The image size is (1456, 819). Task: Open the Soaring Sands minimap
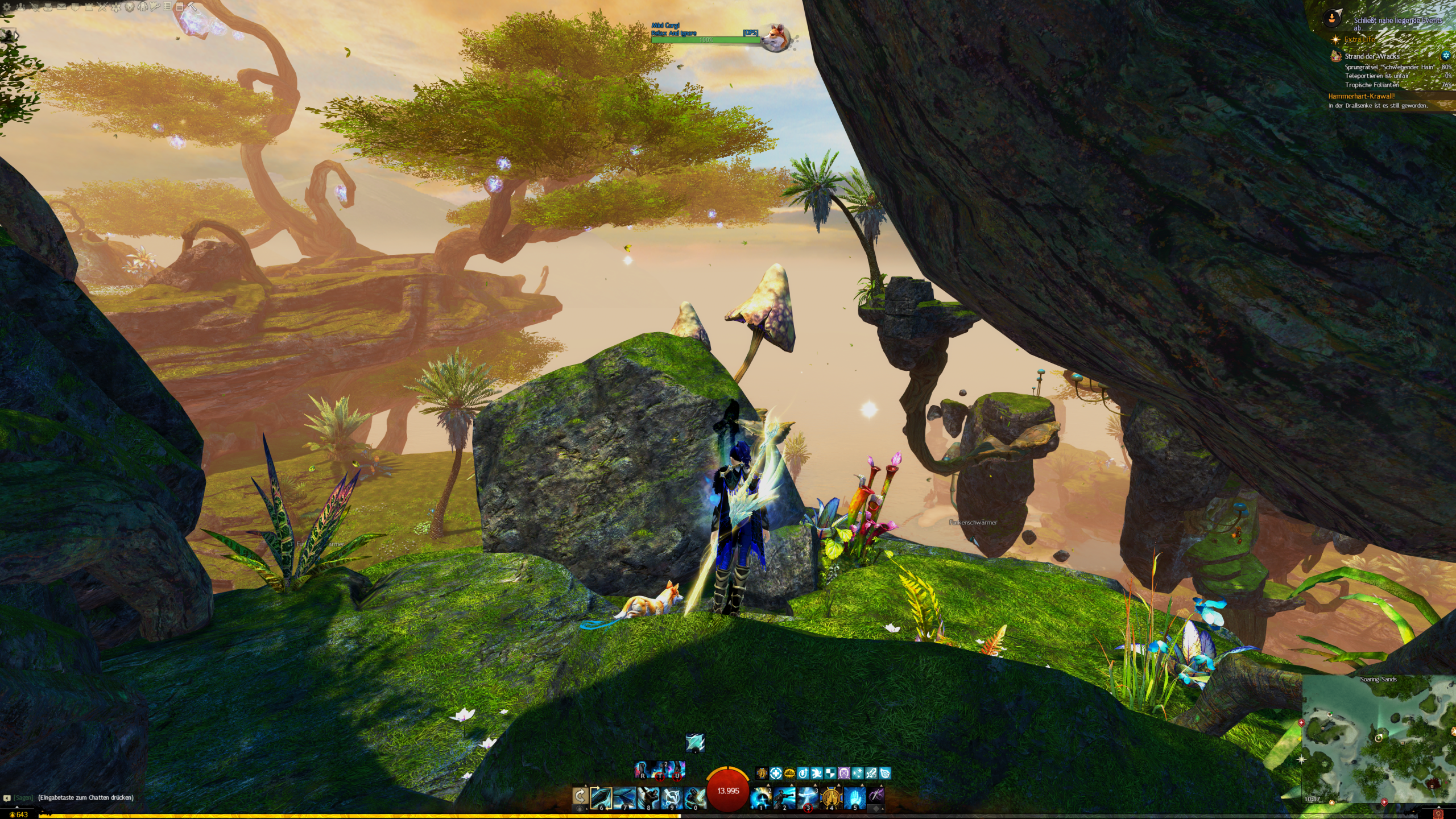tap(1378, 739)
